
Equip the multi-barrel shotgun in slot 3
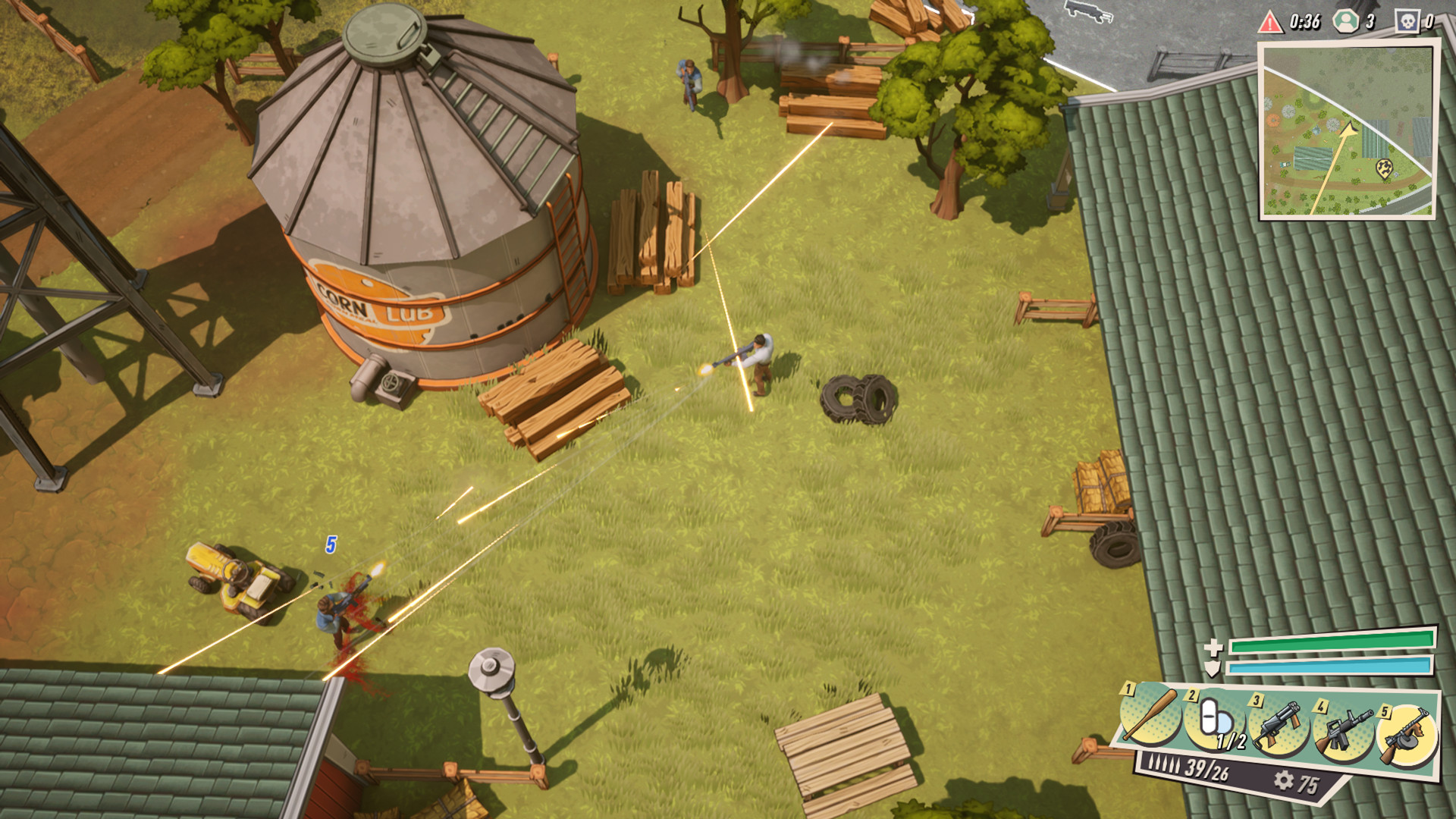(x=1279, y=726)
